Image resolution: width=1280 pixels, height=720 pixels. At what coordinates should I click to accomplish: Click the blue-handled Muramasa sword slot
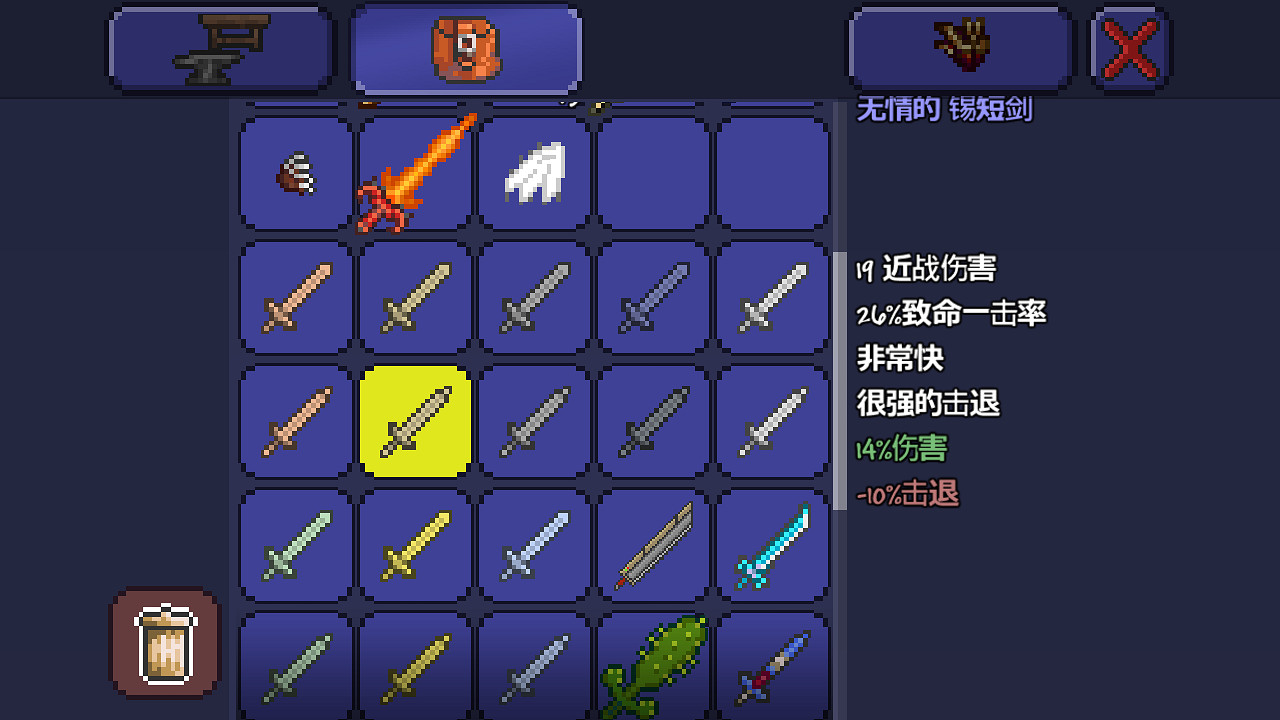click(x=772, y=665)
